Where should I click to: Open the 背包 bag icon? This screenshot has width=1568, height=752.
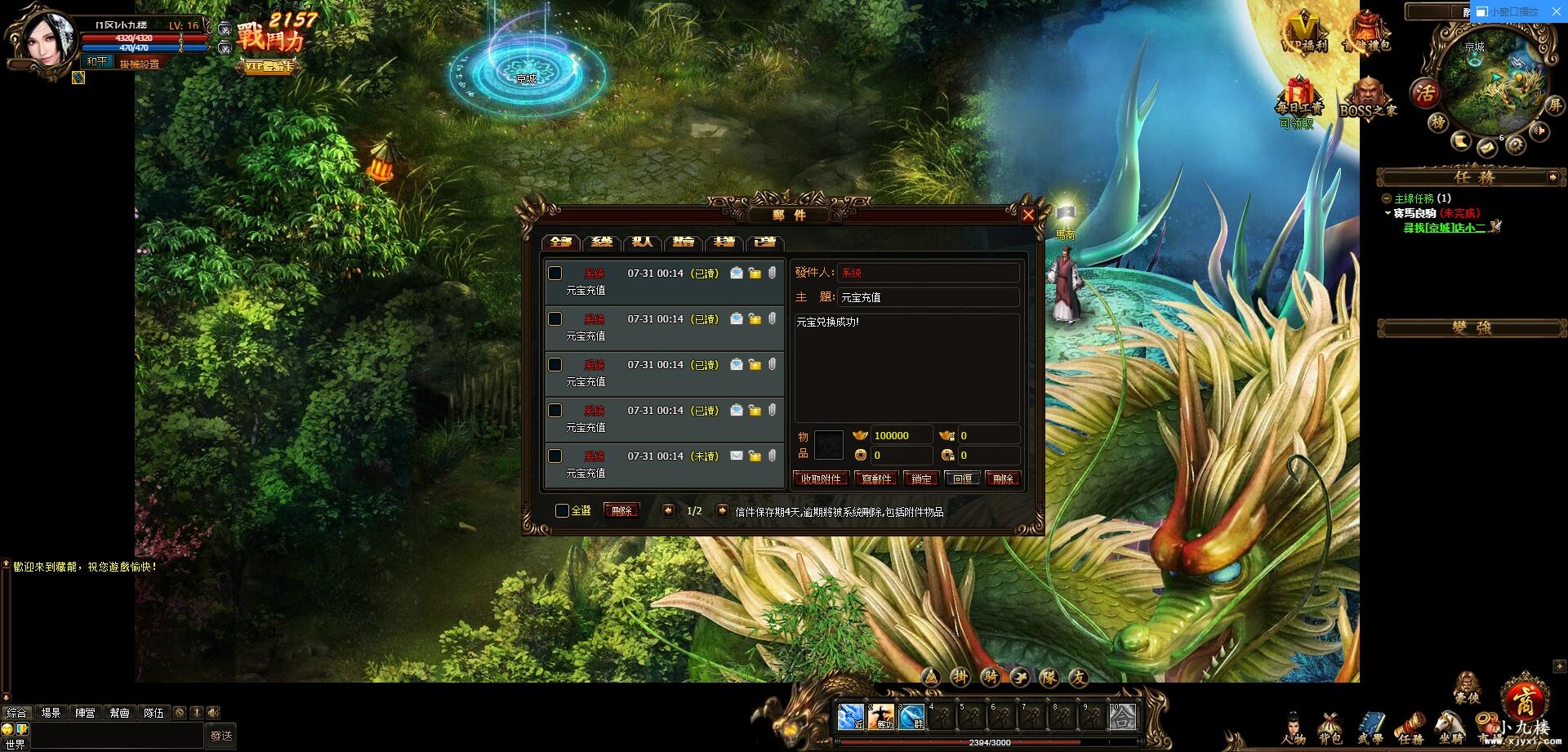1330,727
